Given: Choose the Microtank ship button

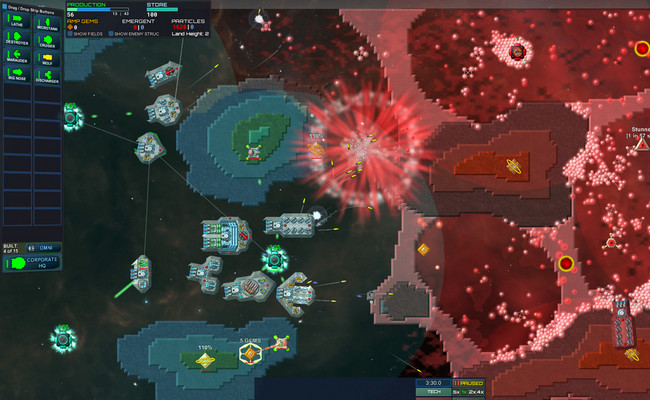Looking at the screenshot, I should tap(47, 20).
